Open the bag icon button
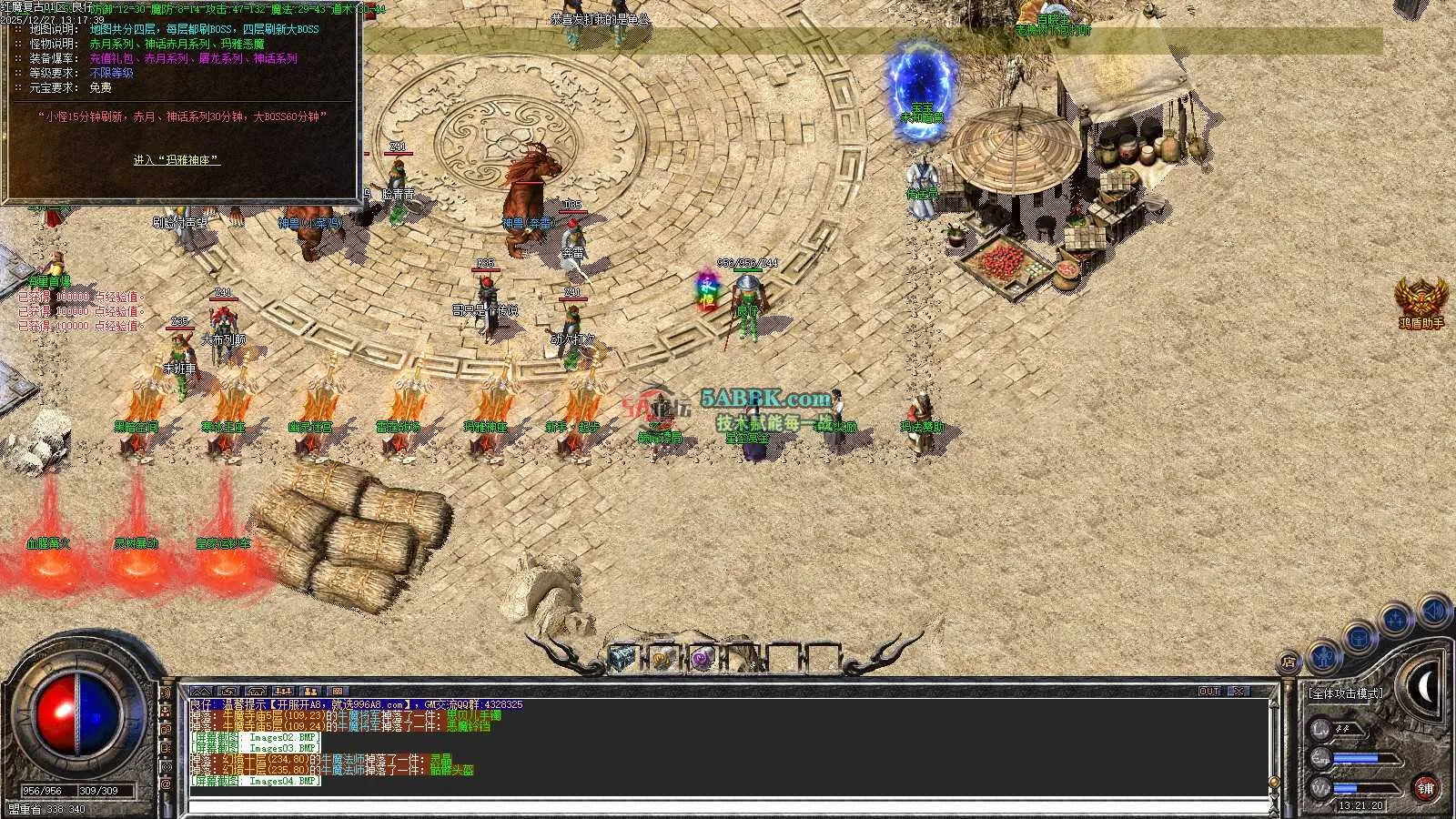Image resolution: width=1456 pixels, height=819 pixels. pyautogui.click(x=1360, y=637)
